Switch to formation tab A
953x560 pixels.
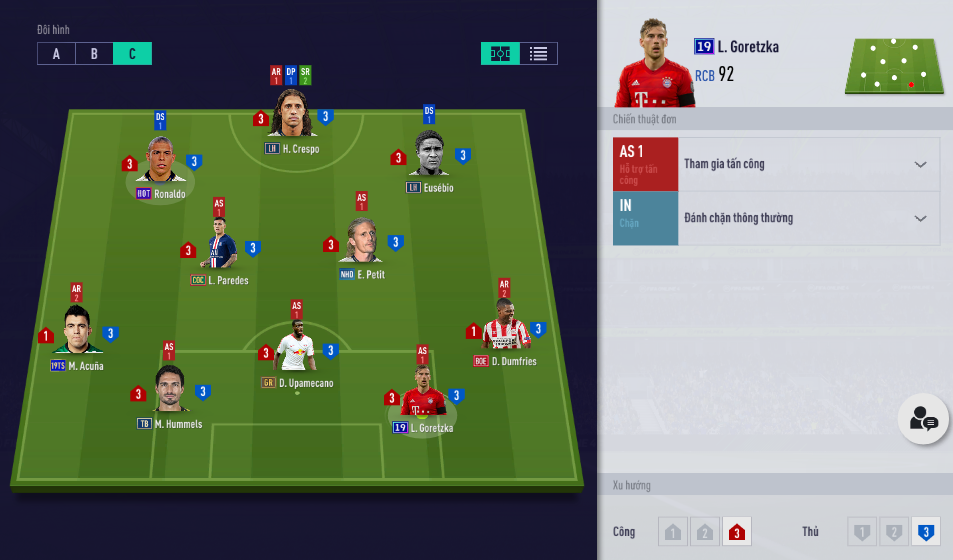click(56, 54)
